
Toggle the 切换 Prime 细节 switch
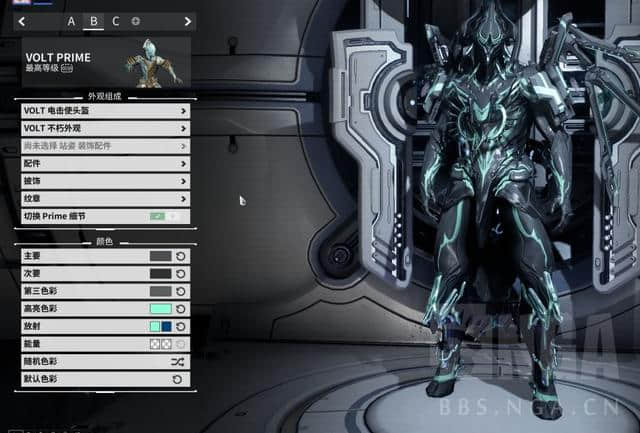[x=164, y=216]
